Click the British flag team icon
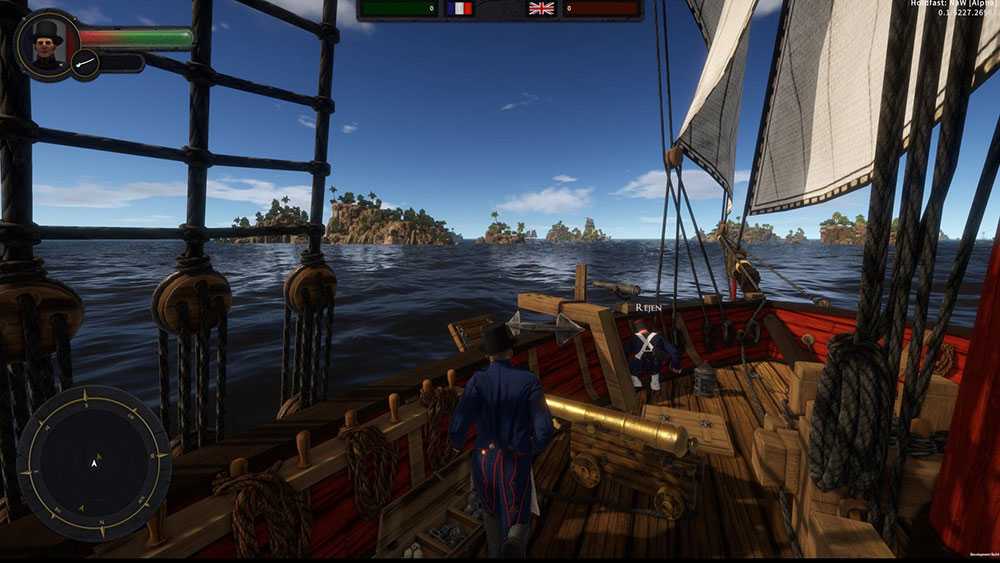 point(541,9)
